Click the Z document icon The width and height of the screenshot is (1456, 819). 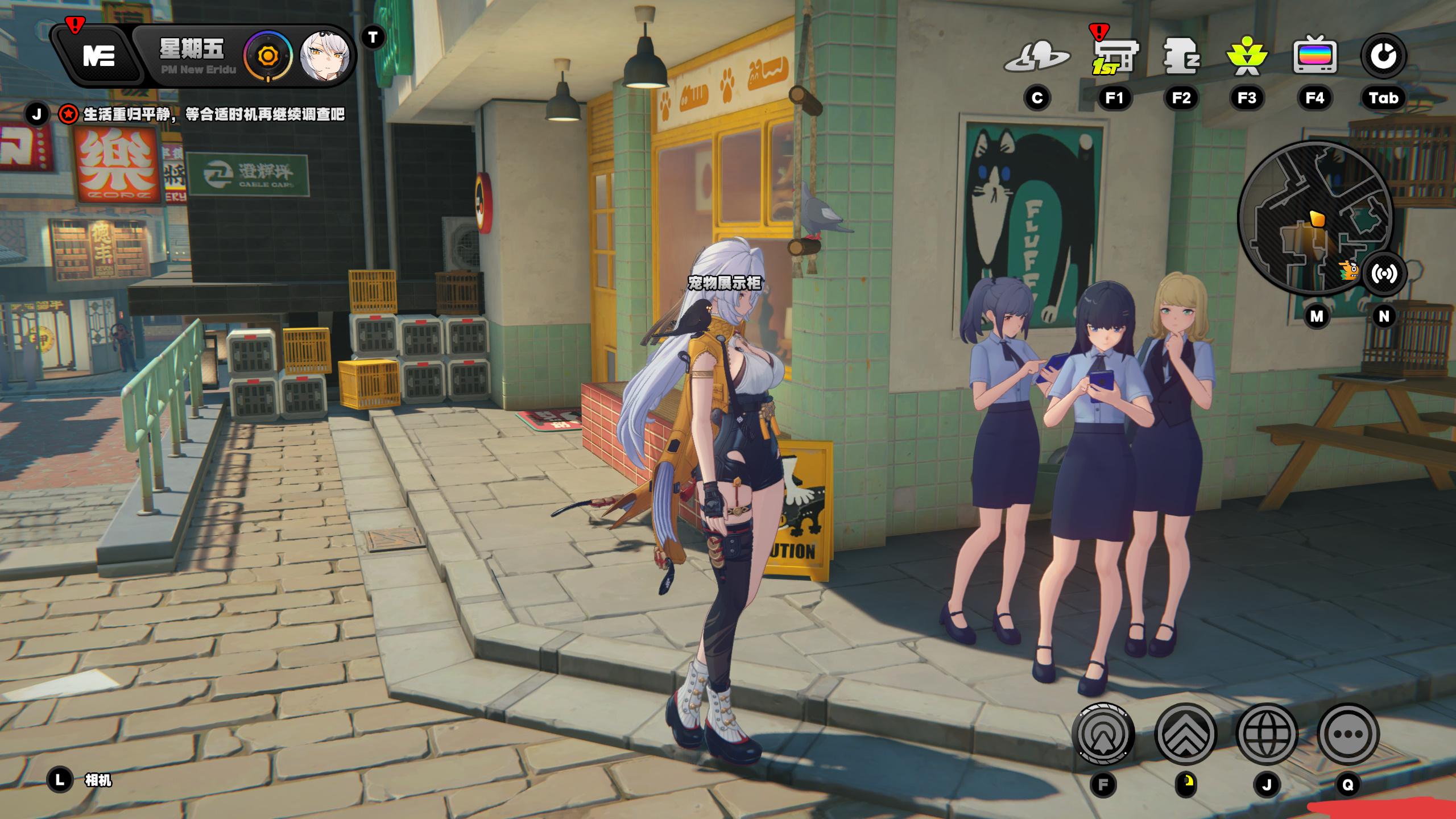click(x=1181, y=56)
